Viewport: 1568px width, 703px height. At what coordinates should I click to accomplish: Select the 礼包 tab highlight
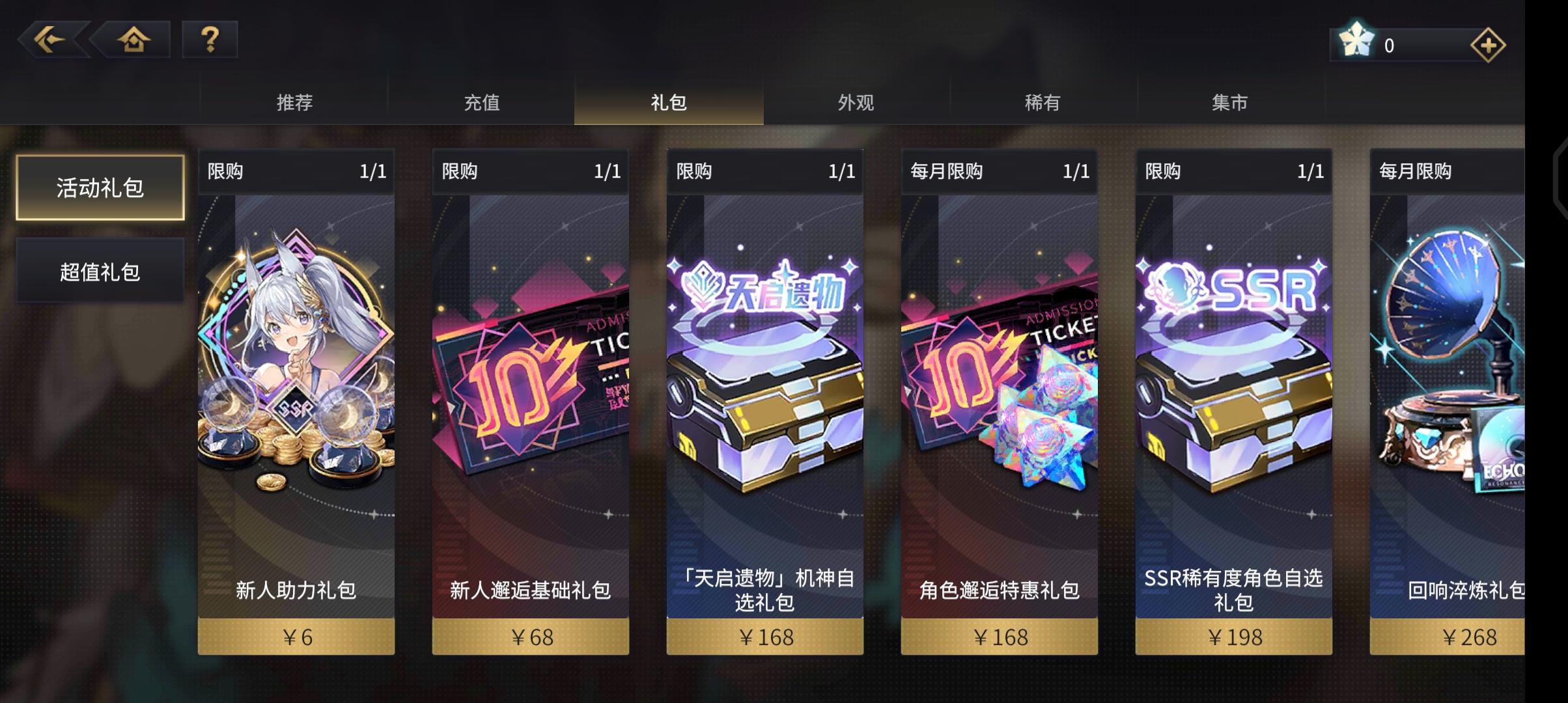point(667,102)
